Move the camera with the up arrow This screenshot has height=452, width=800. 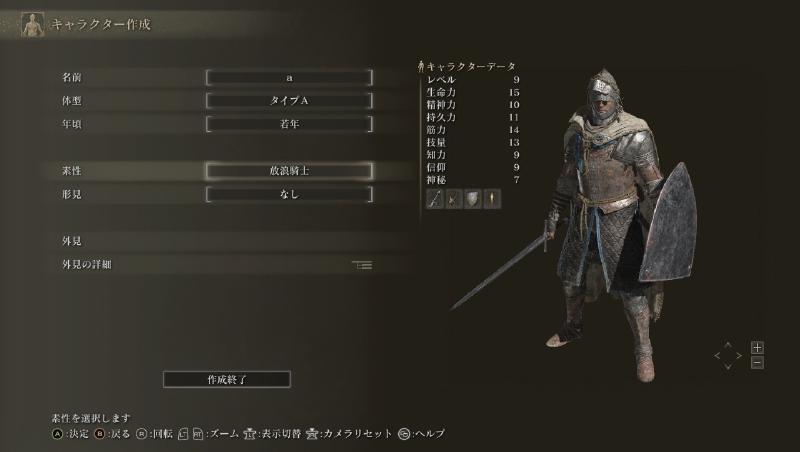coord(728,345)
